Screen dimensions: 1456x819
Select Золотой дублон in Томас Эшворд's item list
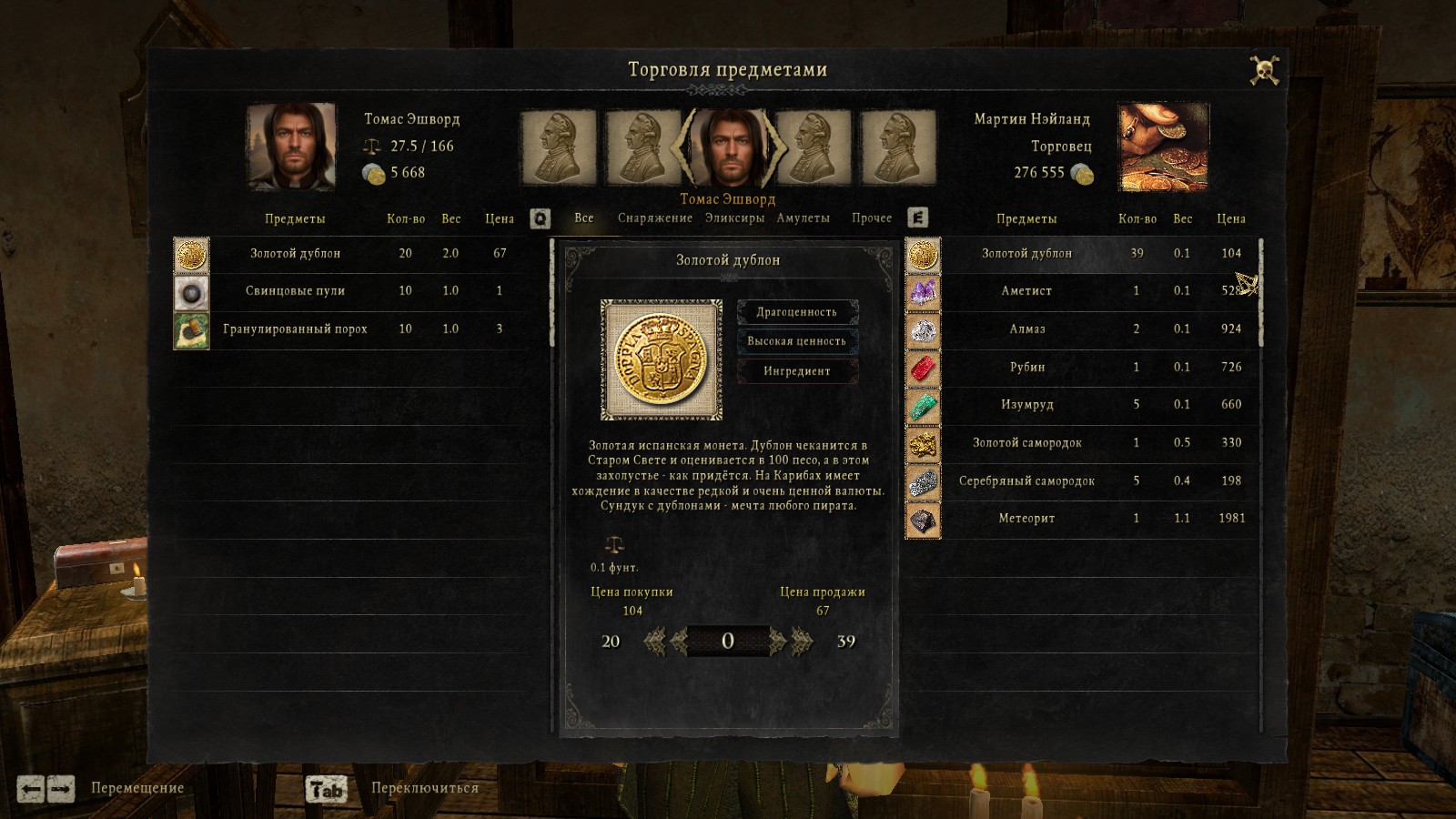click(x=295, y=254)
